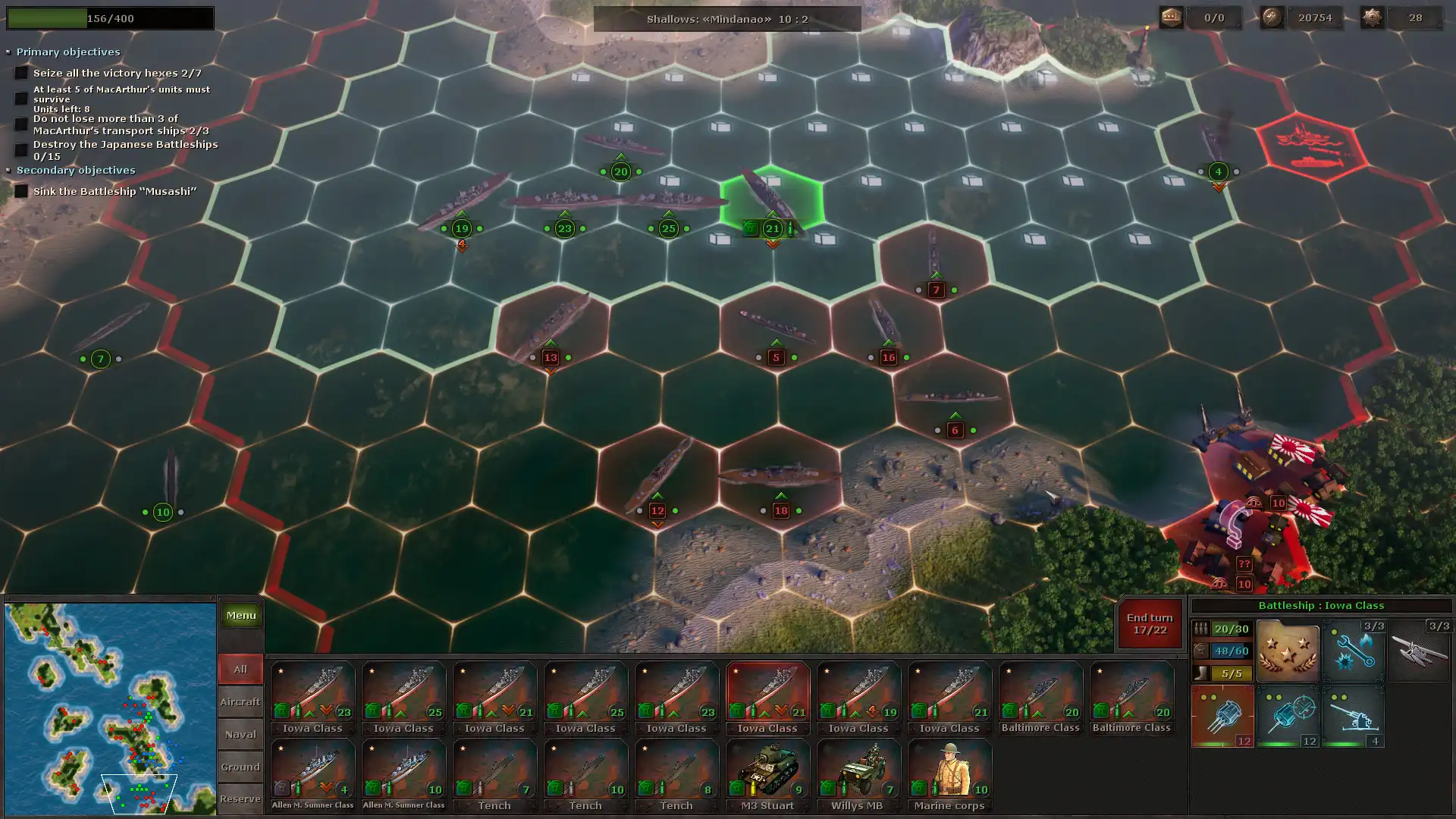Collapse the Secondary objectives section
Screen dimensions: 1456x819
click(9, 171)
